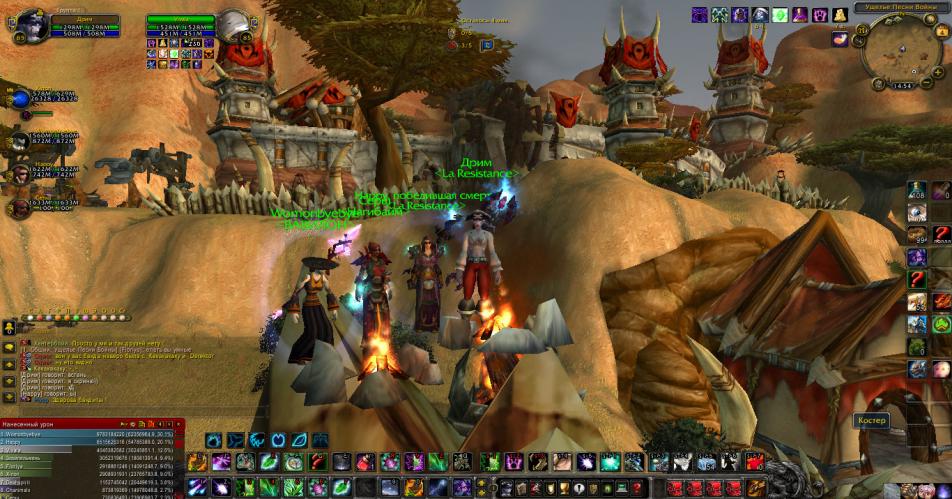Click the purple hand buff icon

[821, 15]
